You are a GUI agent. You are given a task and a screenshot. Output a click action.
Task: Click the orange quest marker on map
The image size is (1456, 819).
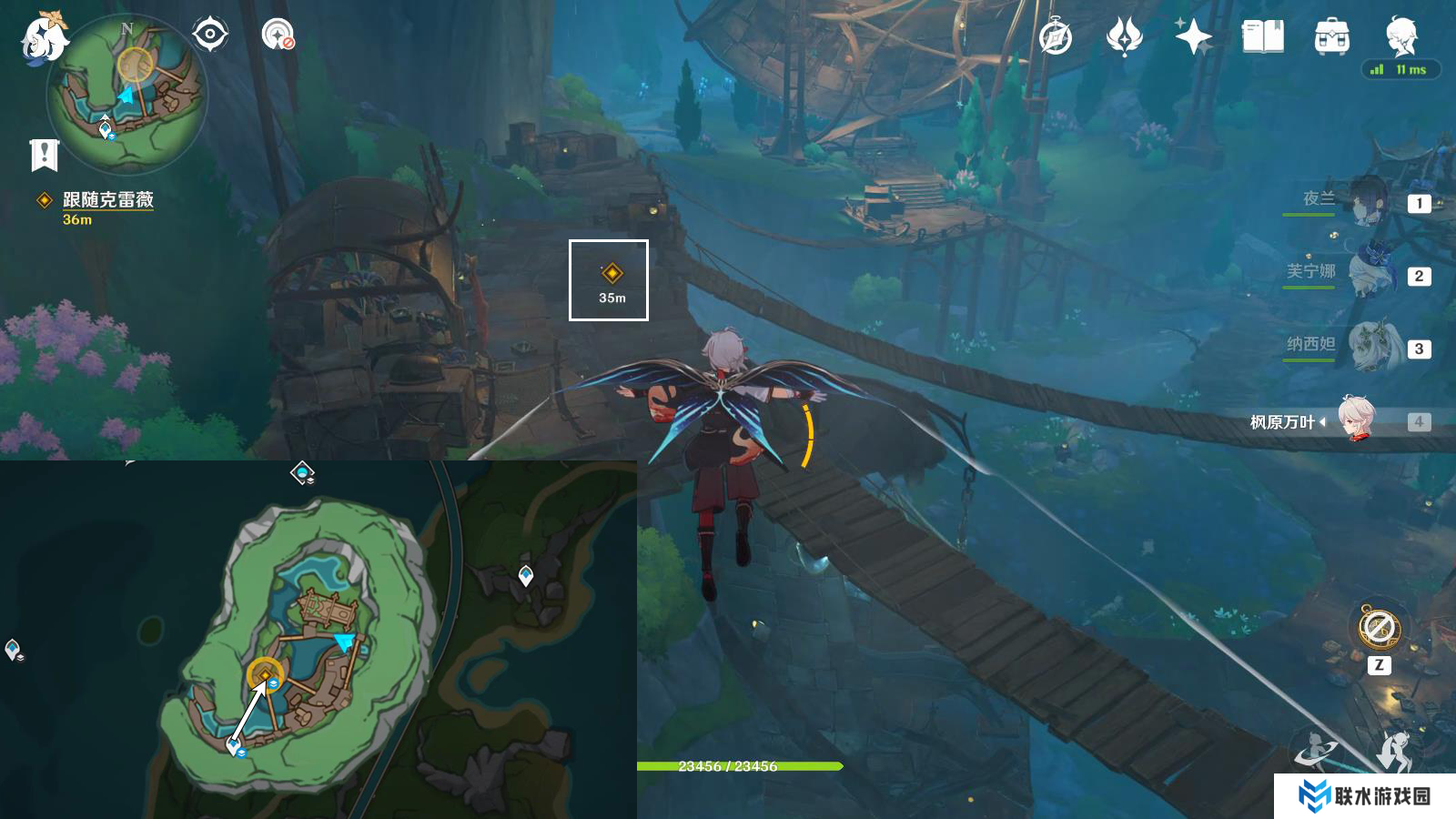(265, 673)
